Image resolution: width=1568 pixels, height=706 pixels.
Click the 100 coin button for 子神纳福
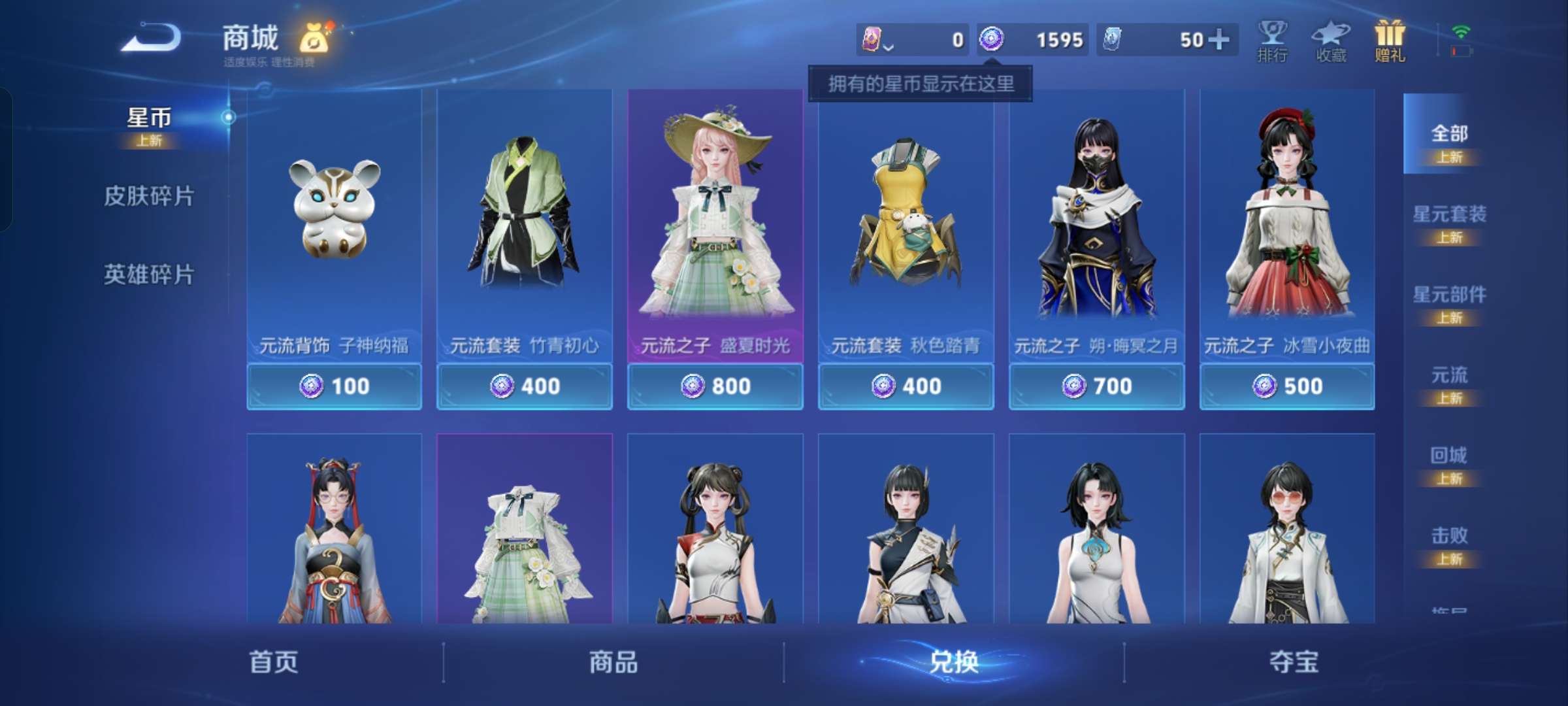click(x=334, y=386)
